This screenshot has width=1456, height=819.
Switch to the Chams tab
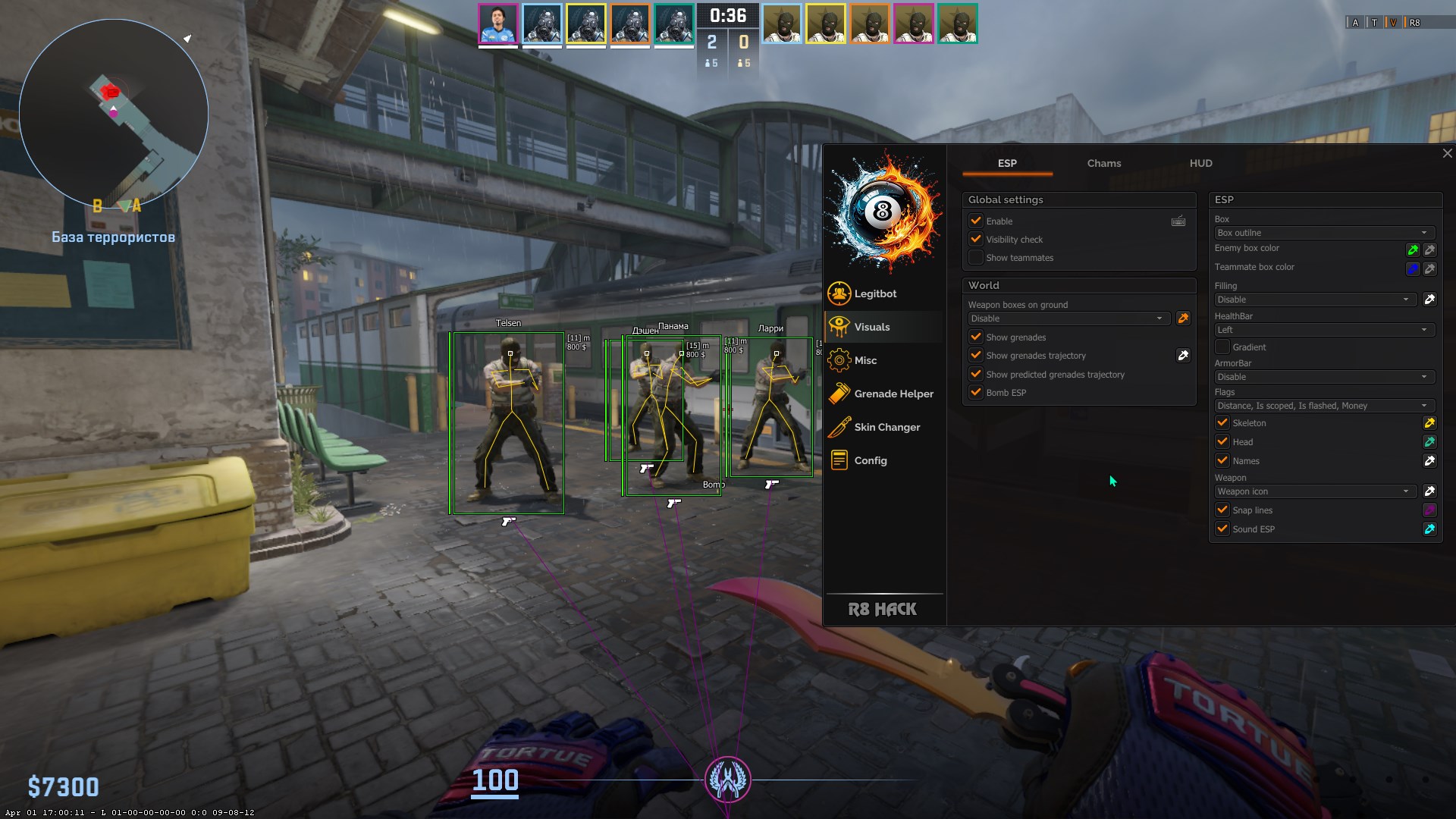click(x=1103, y=163)
